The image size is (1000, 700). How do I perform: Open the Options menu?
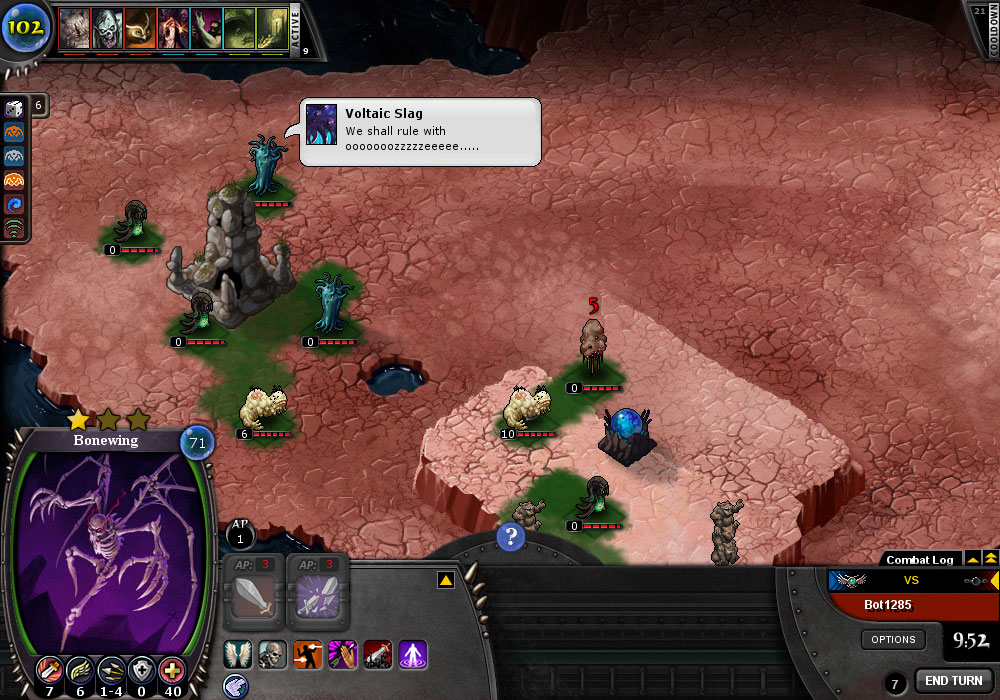(x=893, y=639)
